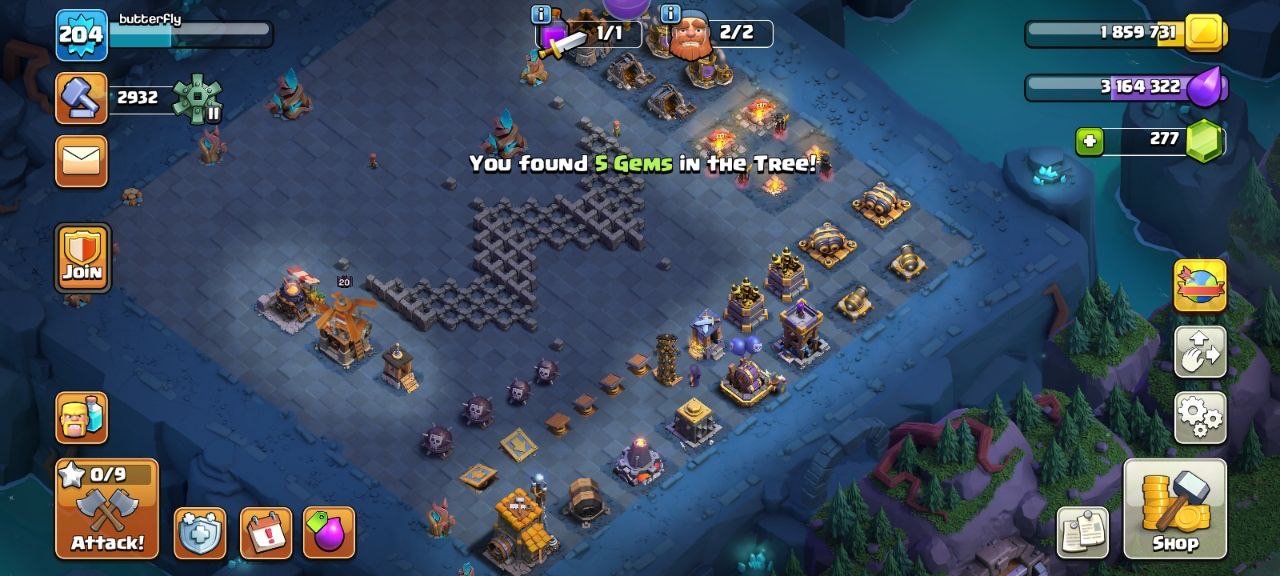This screenshot has width=1280, height=576.
Task: Show info for the 2/2 builder counter
Action: click(x=670, y=14)
